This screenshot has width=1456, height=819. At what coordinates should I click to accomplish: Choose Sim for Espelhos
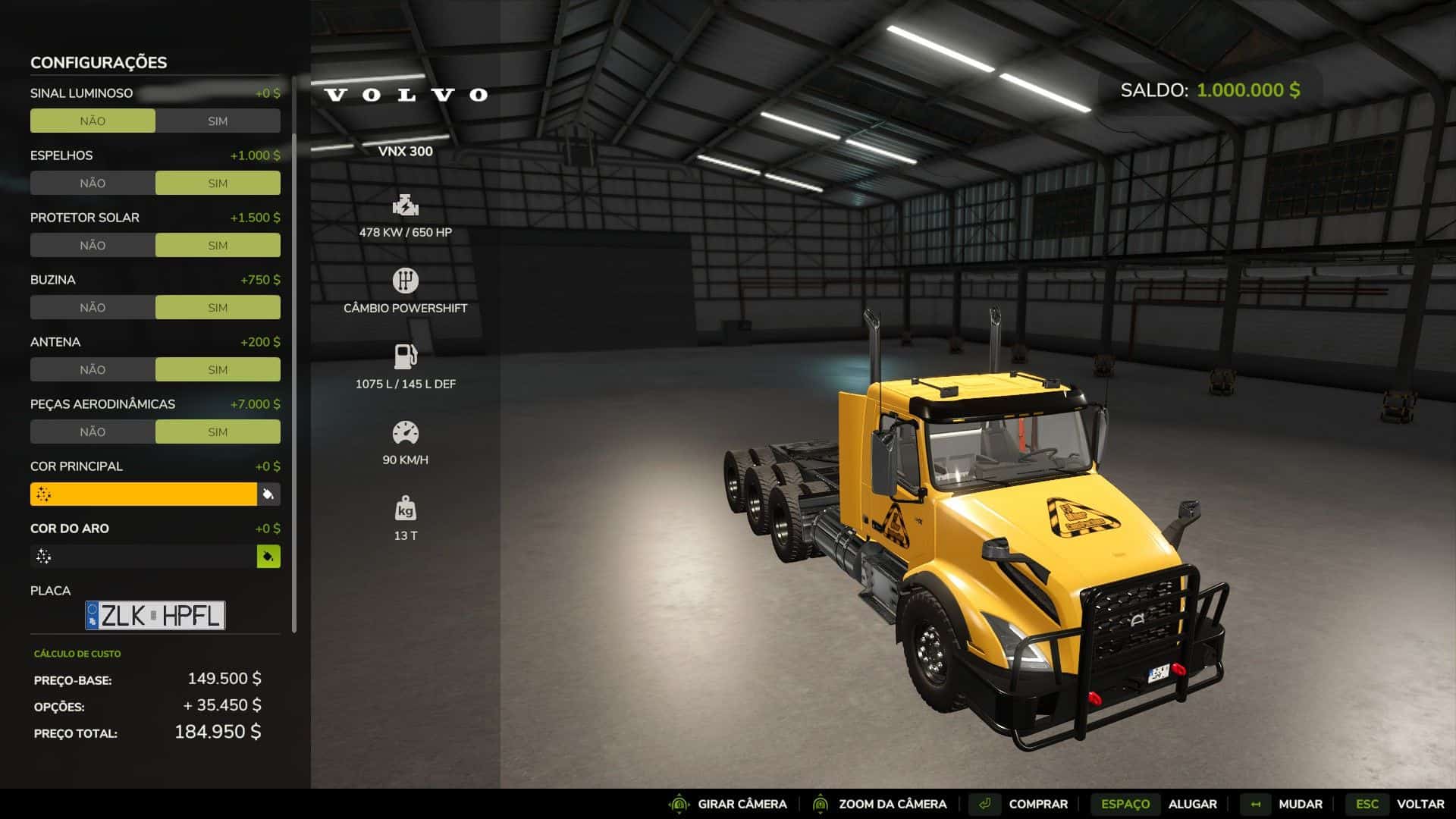218,184
